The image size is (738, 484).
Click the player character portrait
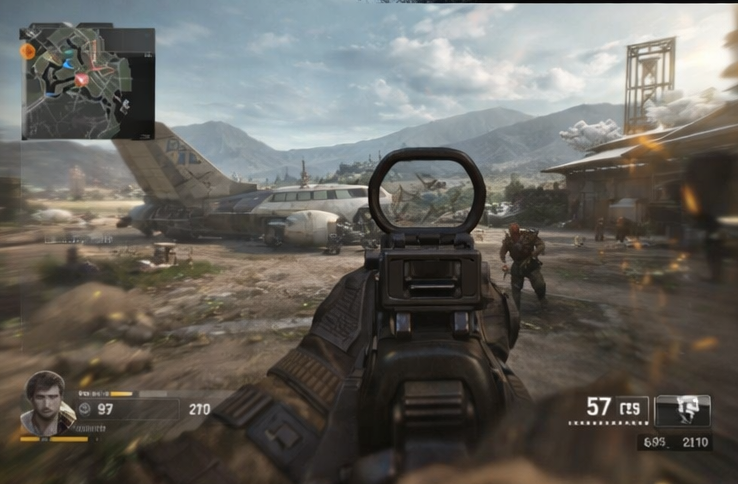click(44, 400)
